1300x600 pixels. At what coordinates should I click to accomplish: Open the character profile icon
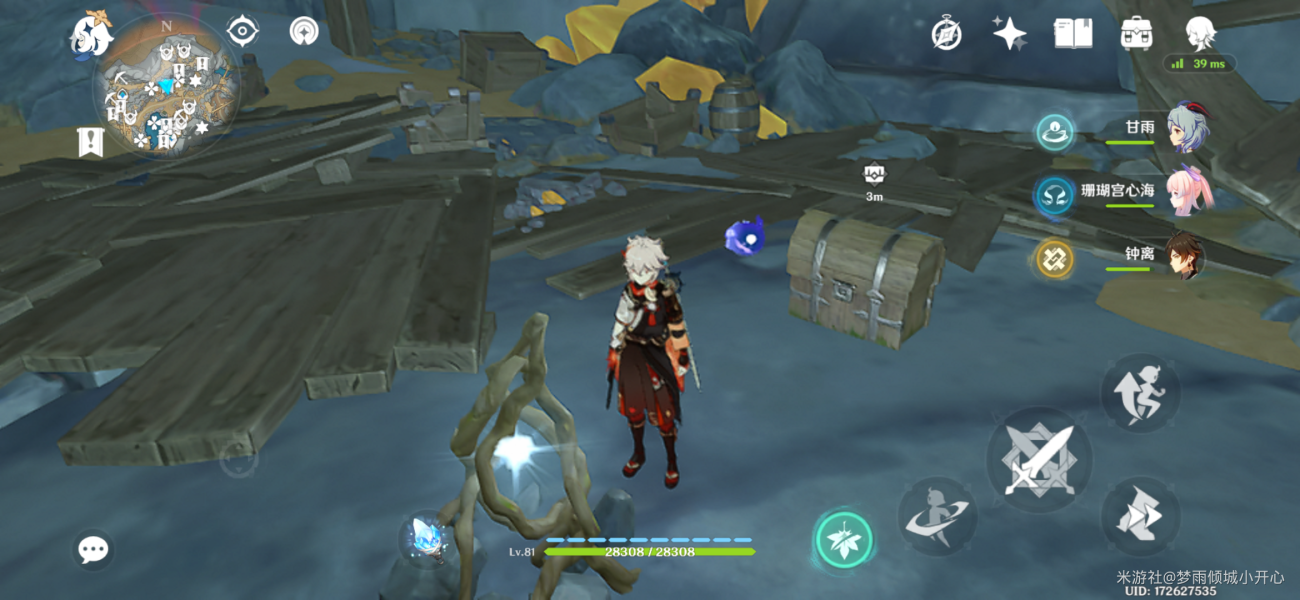point(1199,34)
